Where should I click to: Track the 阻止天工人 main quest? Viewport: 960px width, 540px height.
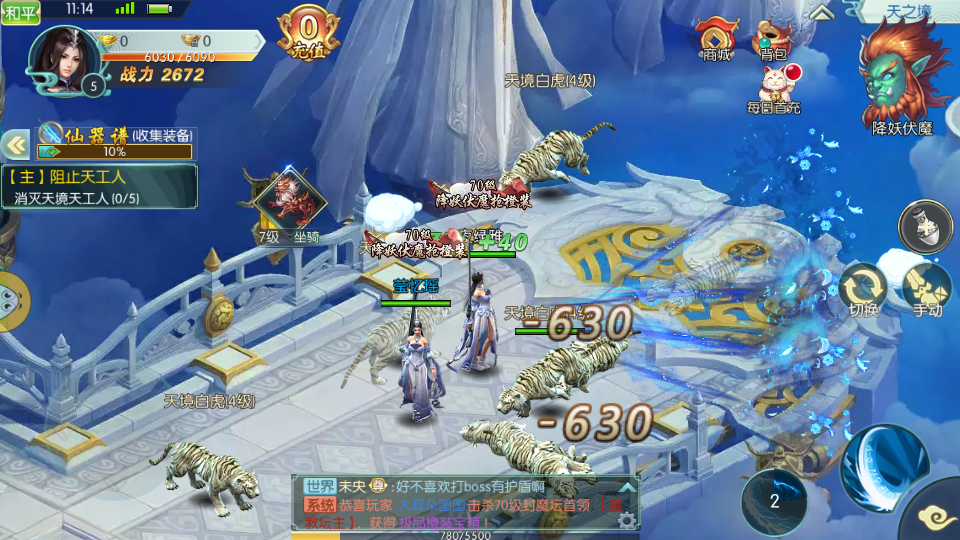tap(100, 186)
